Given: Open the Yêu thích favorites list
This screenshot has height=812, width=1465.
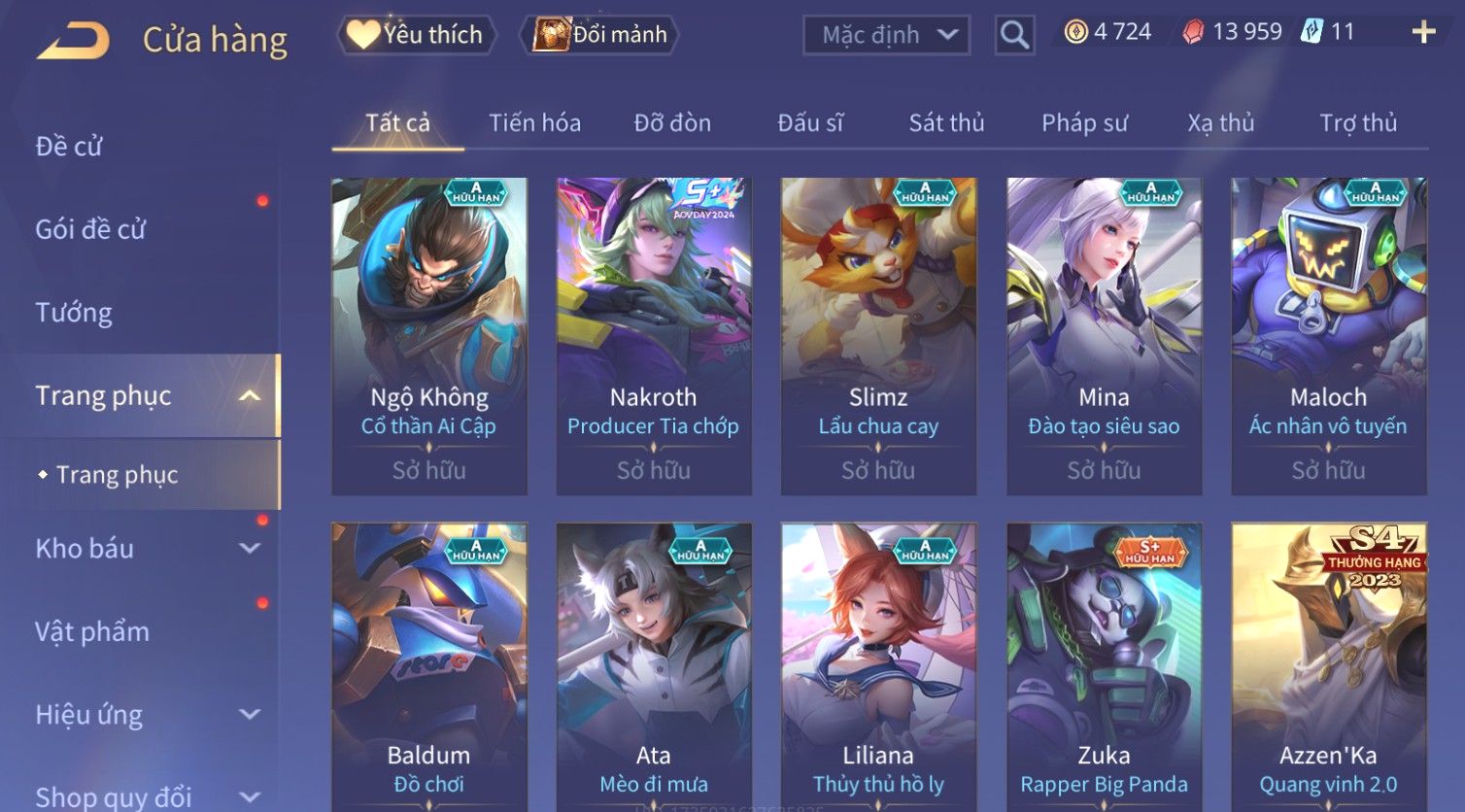Looking at the screenshot, I should [x=416, y=35].
